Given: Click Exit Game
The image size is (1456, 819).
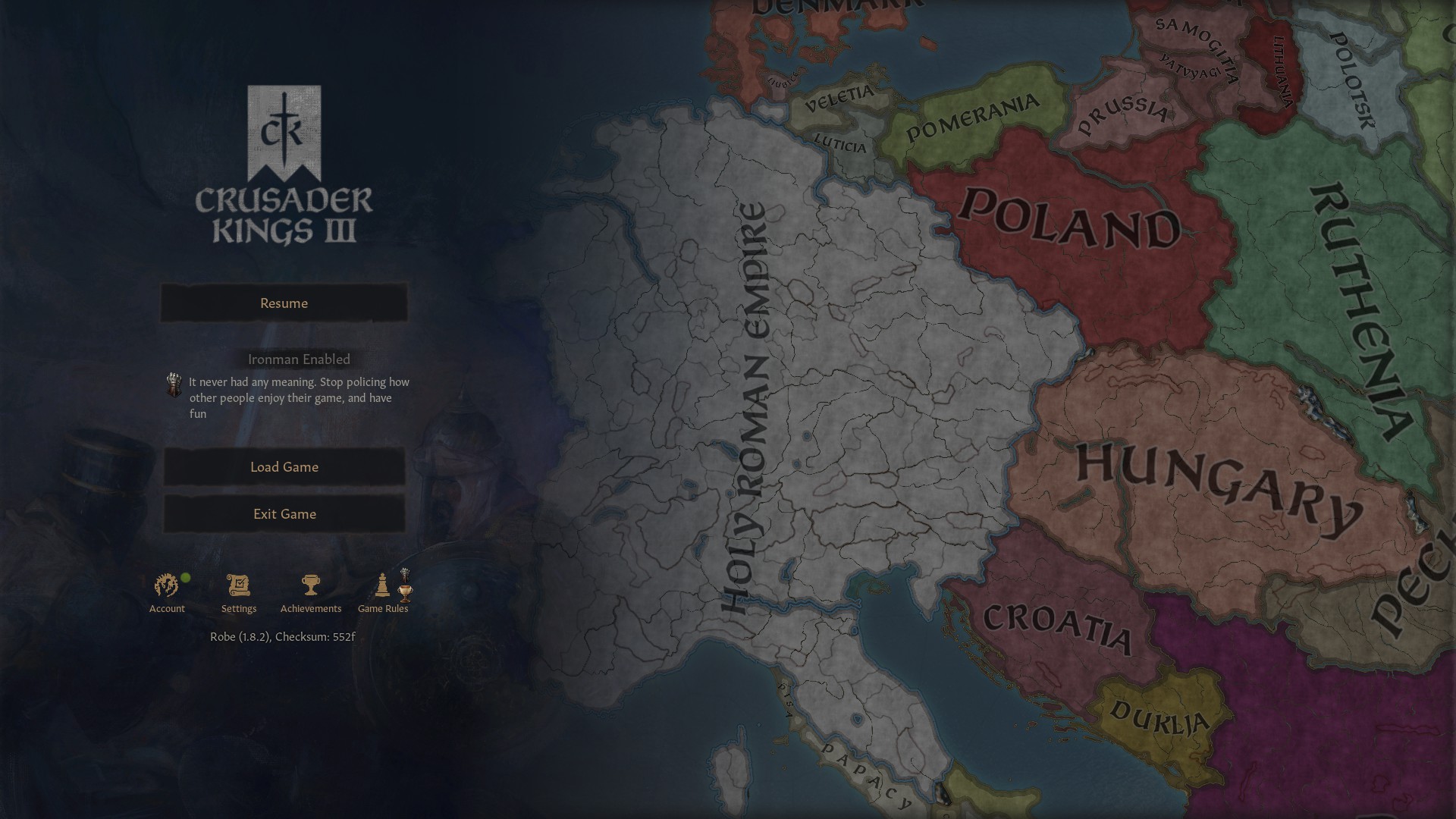Looking at the screenshot, I should pos(284,513).
